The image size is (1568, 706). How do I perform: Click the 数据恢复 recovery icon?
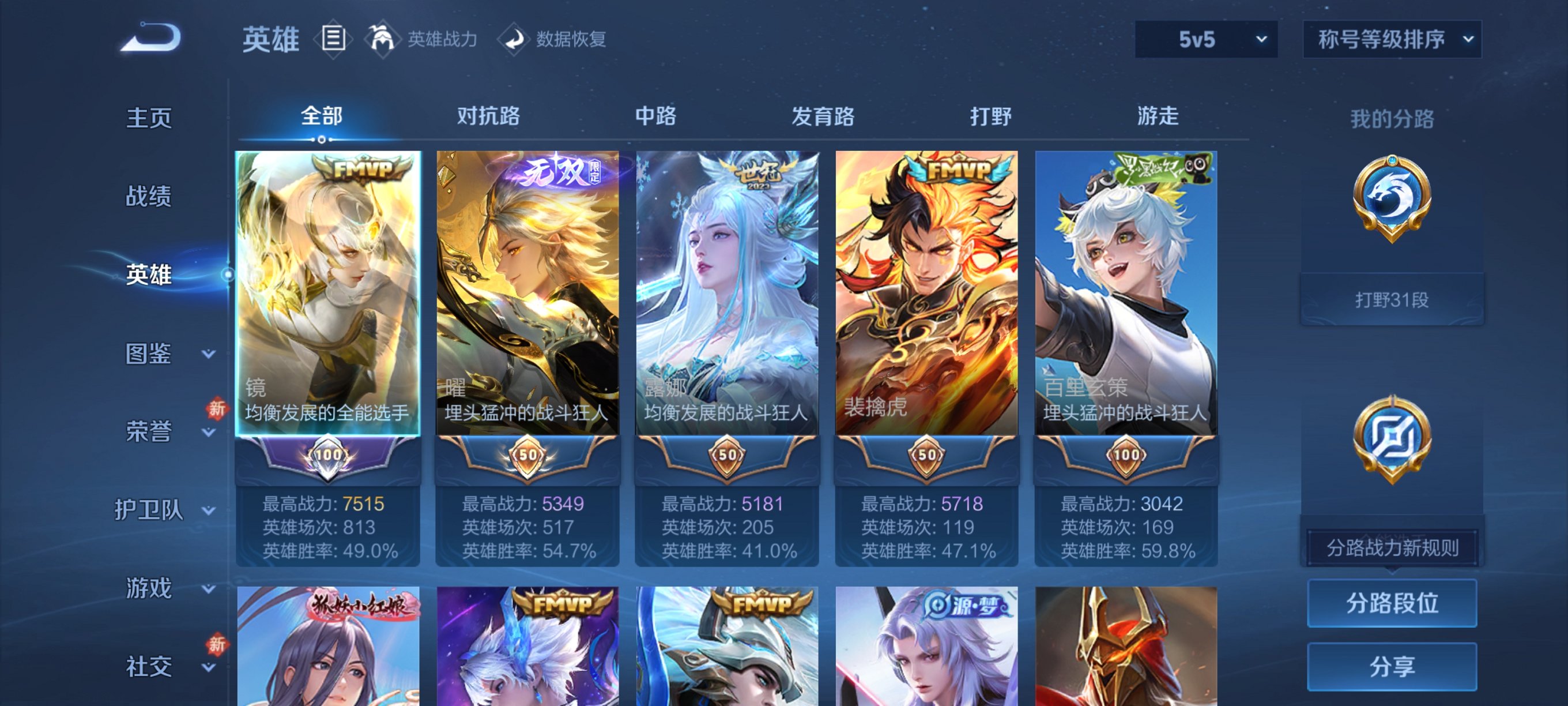(x=514, y=39)
